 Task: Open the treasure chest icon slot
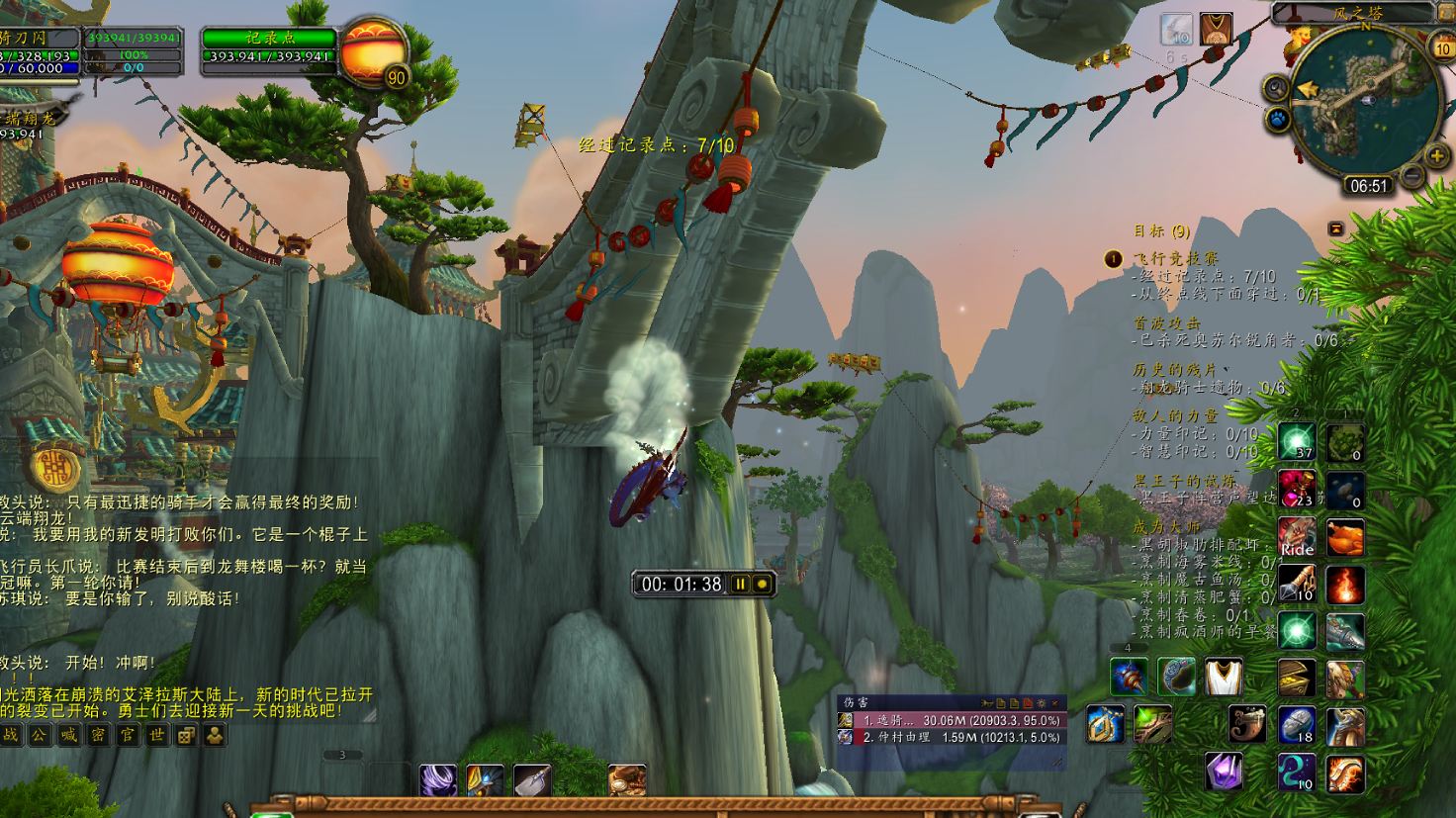coord(1296,678)
